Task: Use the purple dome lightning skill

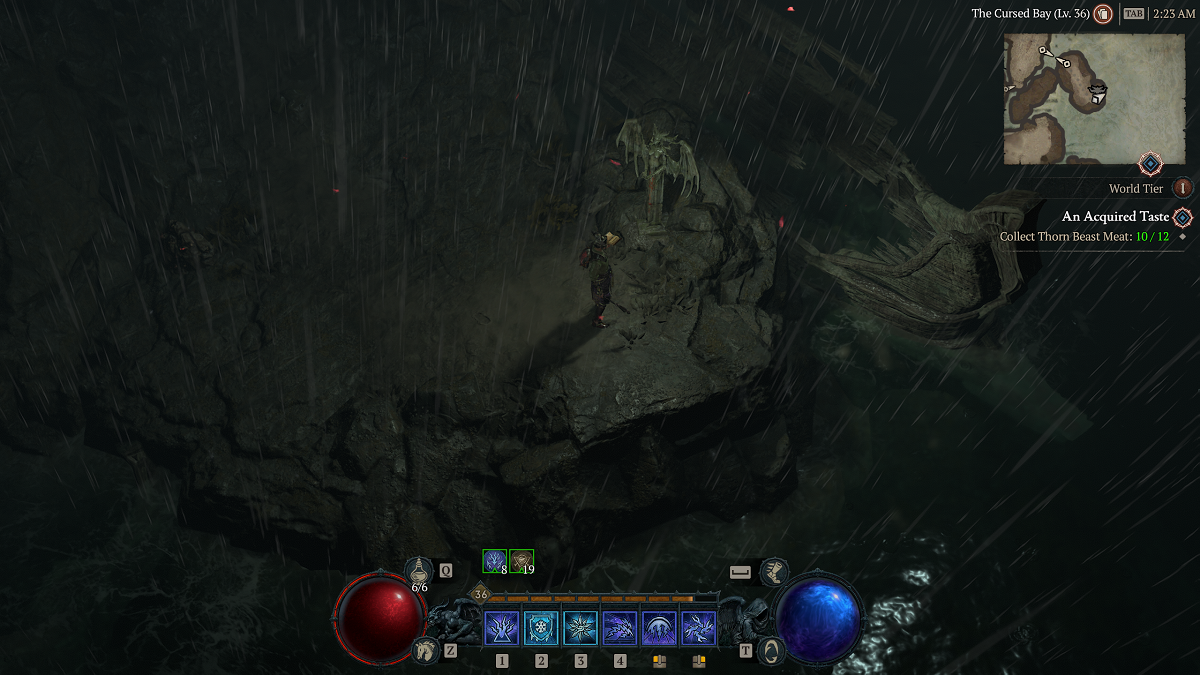Action: 659,628
